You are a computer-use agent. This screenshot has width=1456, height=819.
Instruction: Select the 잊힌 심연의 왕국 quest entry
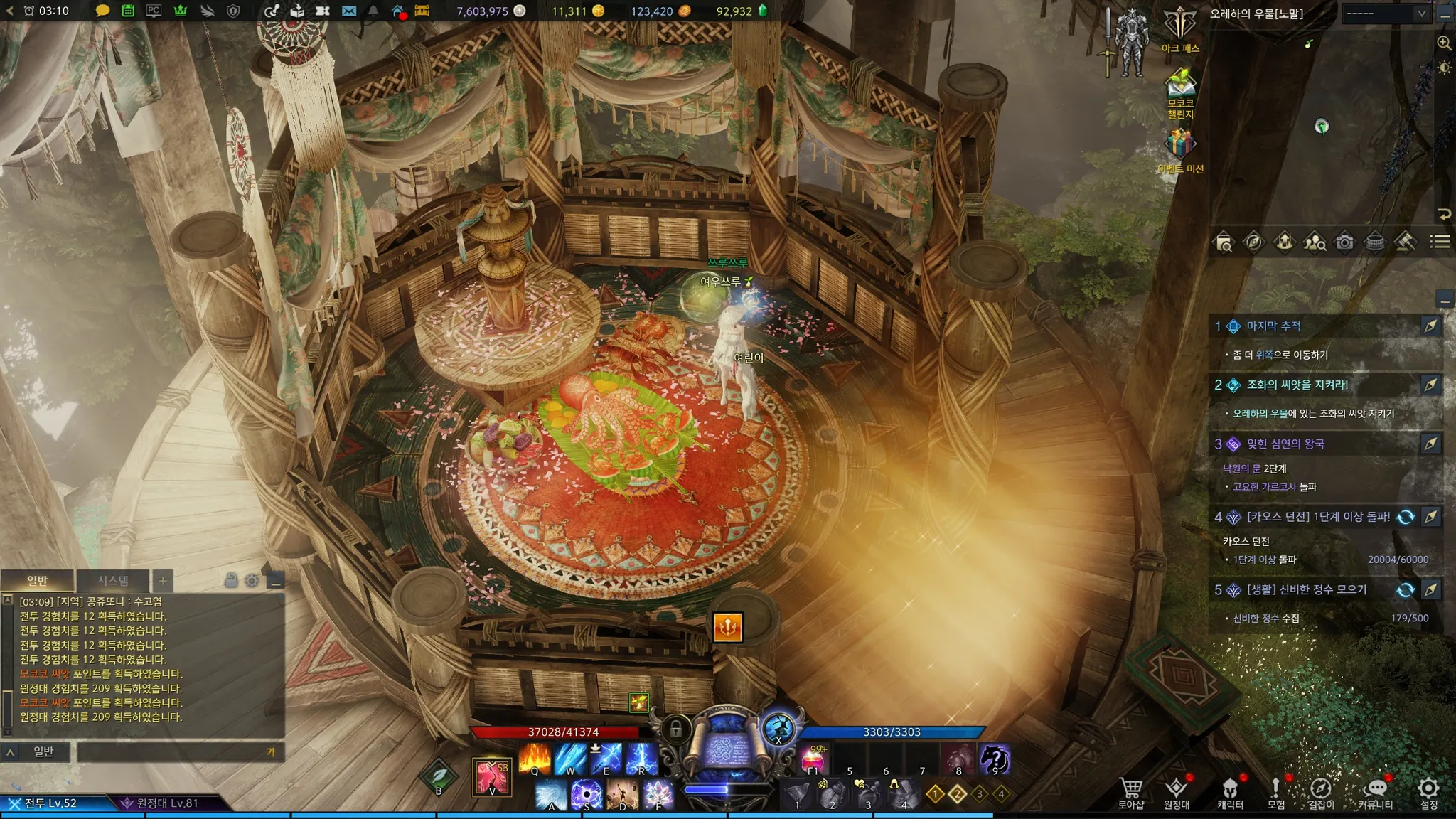pos(1285,444)
